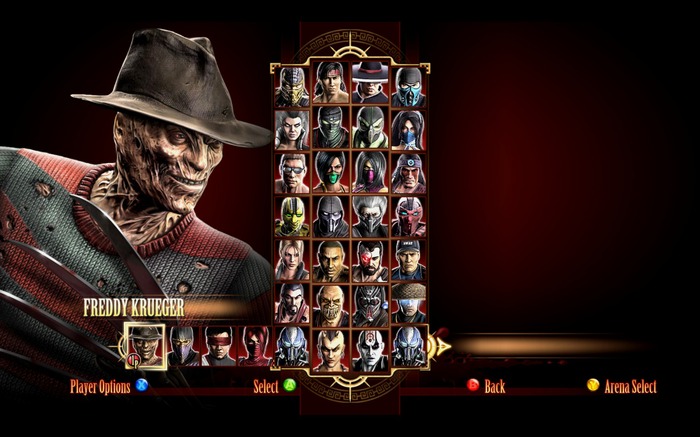
Task: Select Jade with the green mask
Action: (331, 172)
